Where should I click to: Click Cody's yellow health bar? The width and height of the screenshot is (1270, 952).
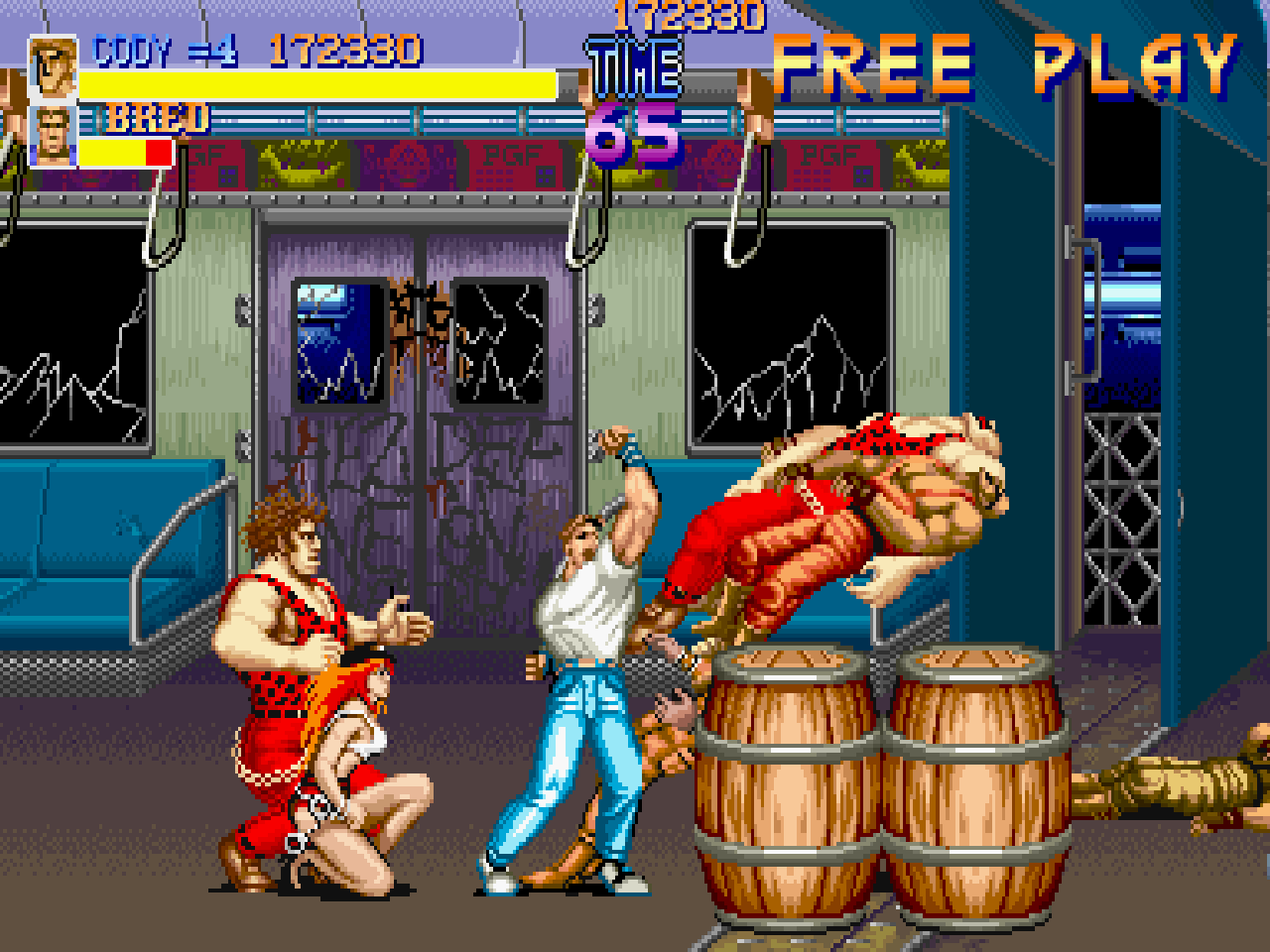coord(317,84)
